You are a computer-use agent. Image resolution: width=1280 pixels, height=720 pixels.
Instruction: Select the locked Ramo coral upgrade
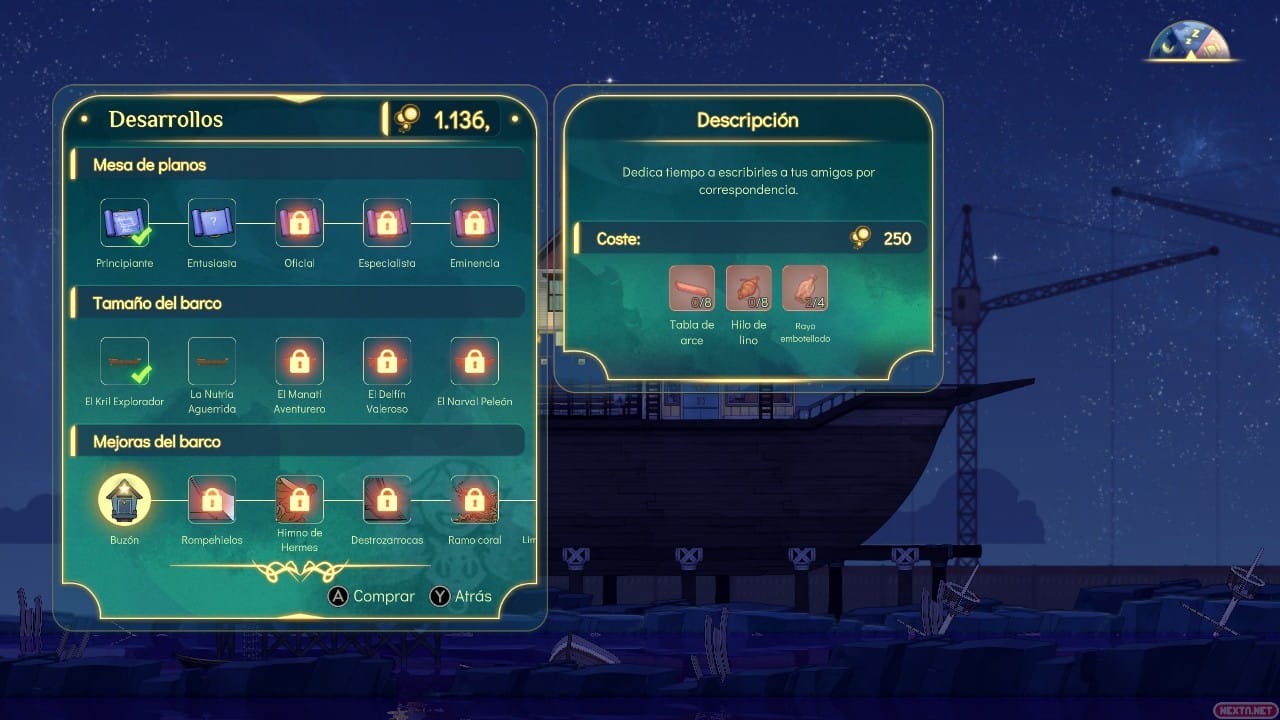475,499
